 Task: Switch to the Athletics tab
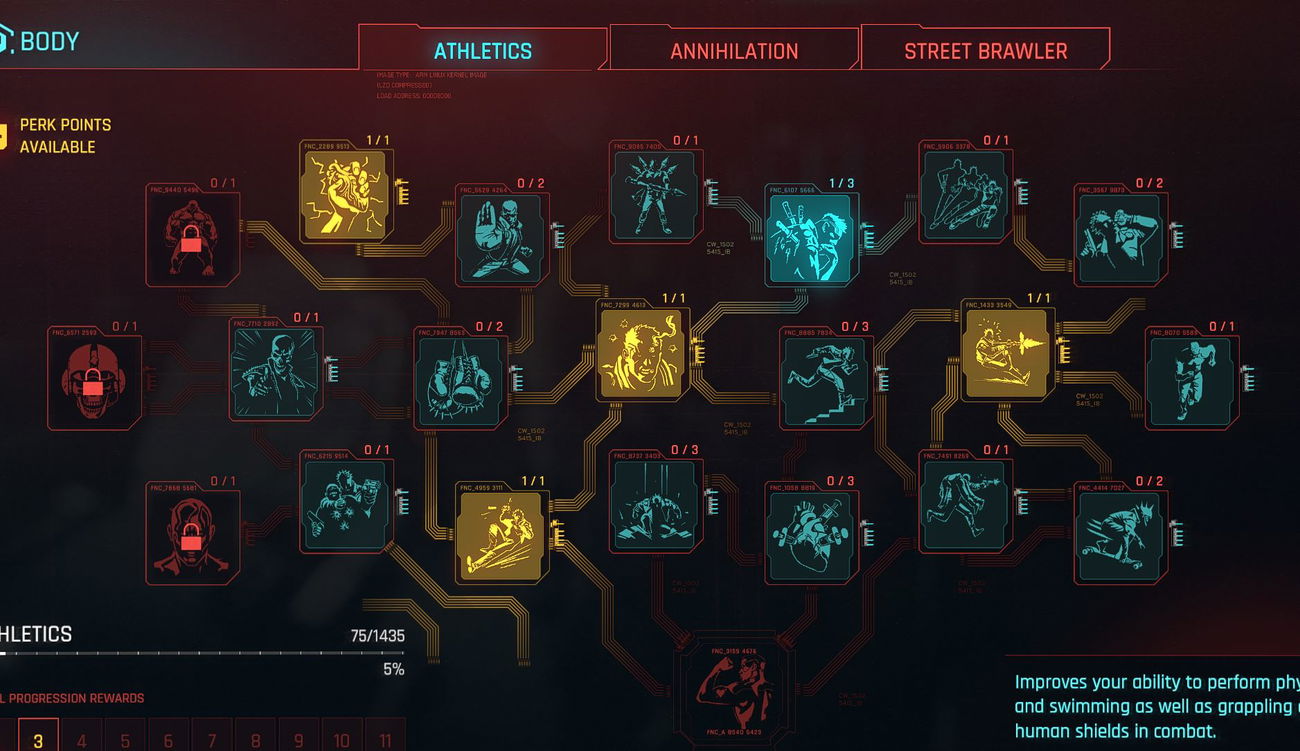(x=482, y=51)
